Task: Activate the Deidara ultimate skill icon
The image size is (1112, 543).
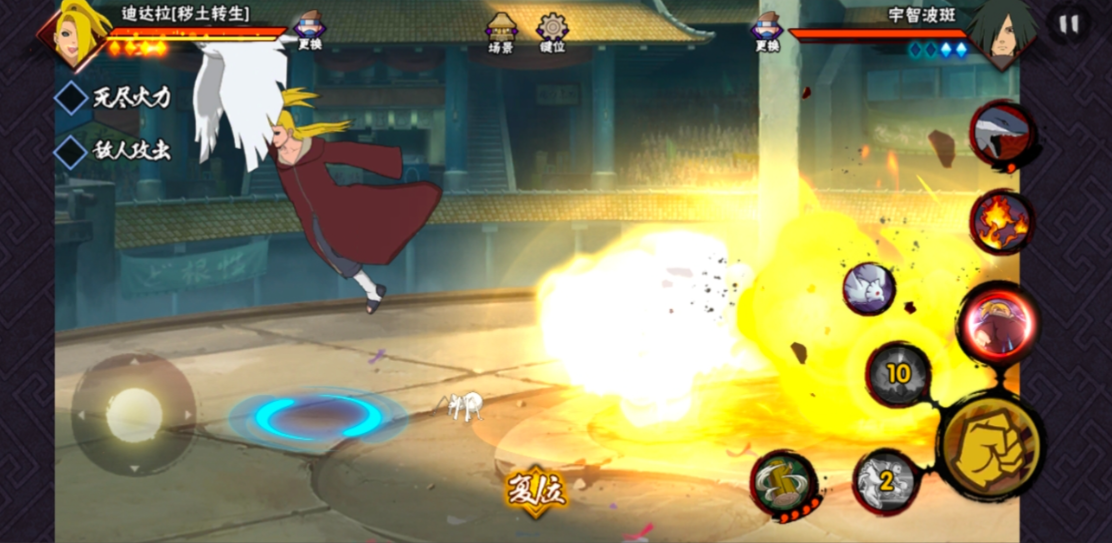Action: click(997, 323)
